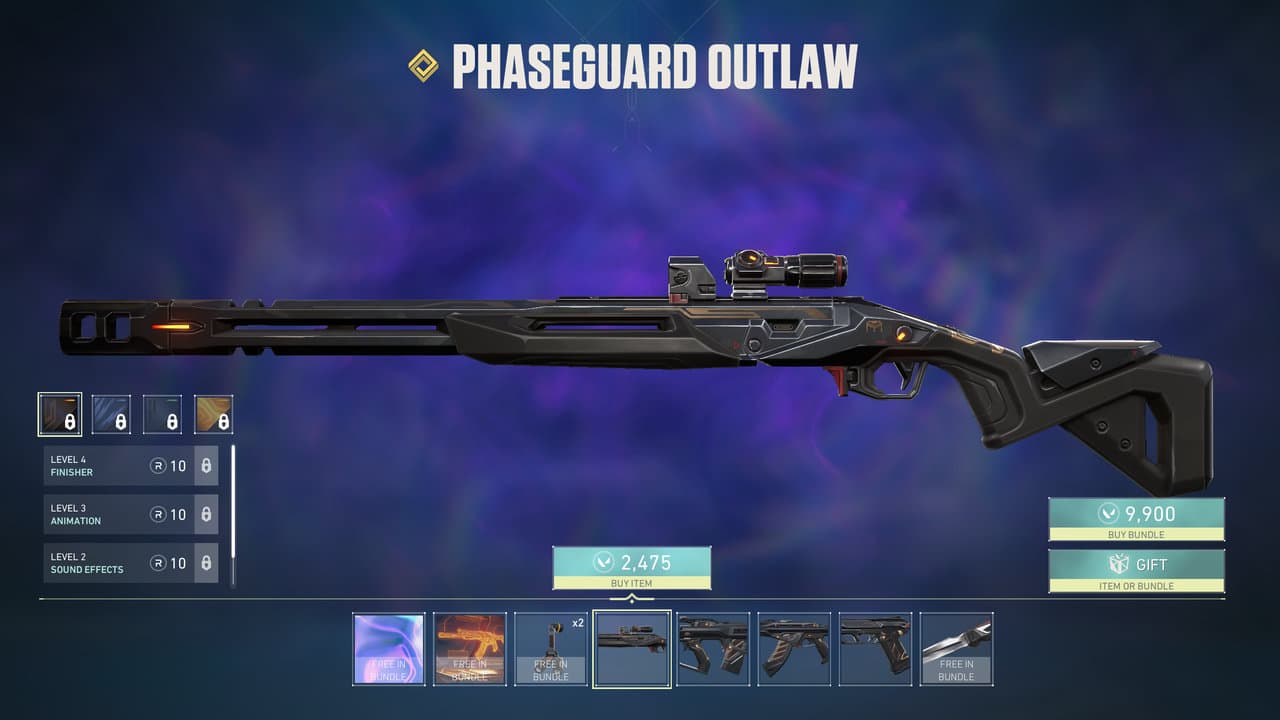Select the blue variant color swatch
Image resolution: width=1280 pixels, height=720 pixels.
tap(112, 412)
